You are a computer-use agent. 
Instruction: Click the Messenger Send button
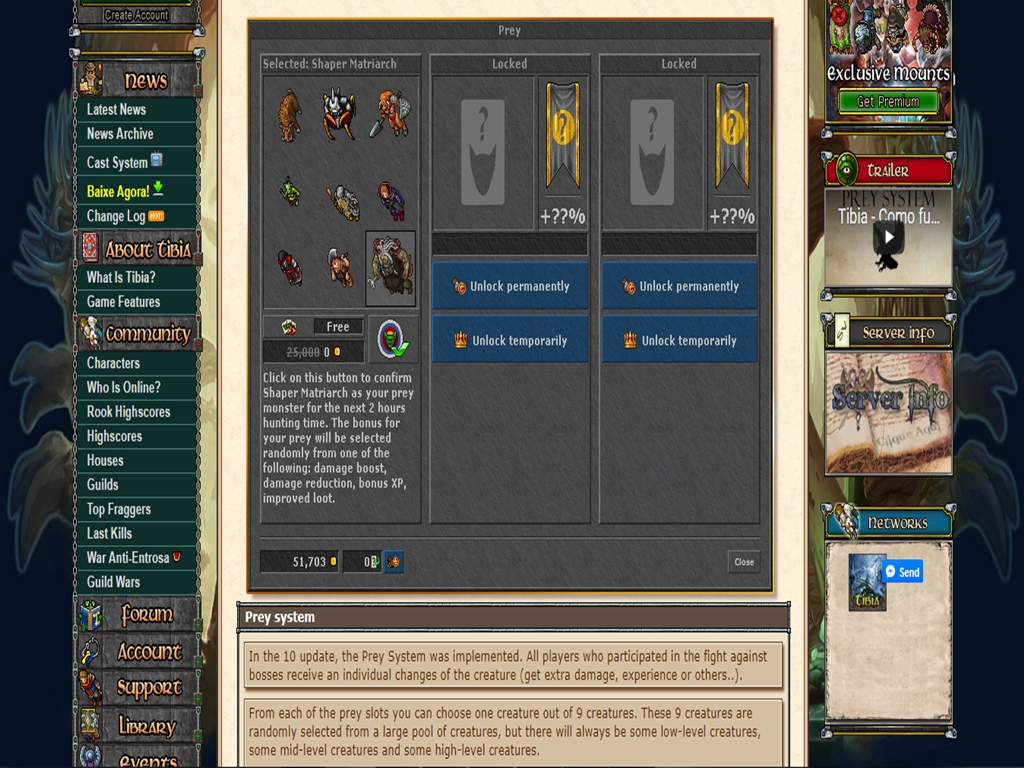coord(903,572)
